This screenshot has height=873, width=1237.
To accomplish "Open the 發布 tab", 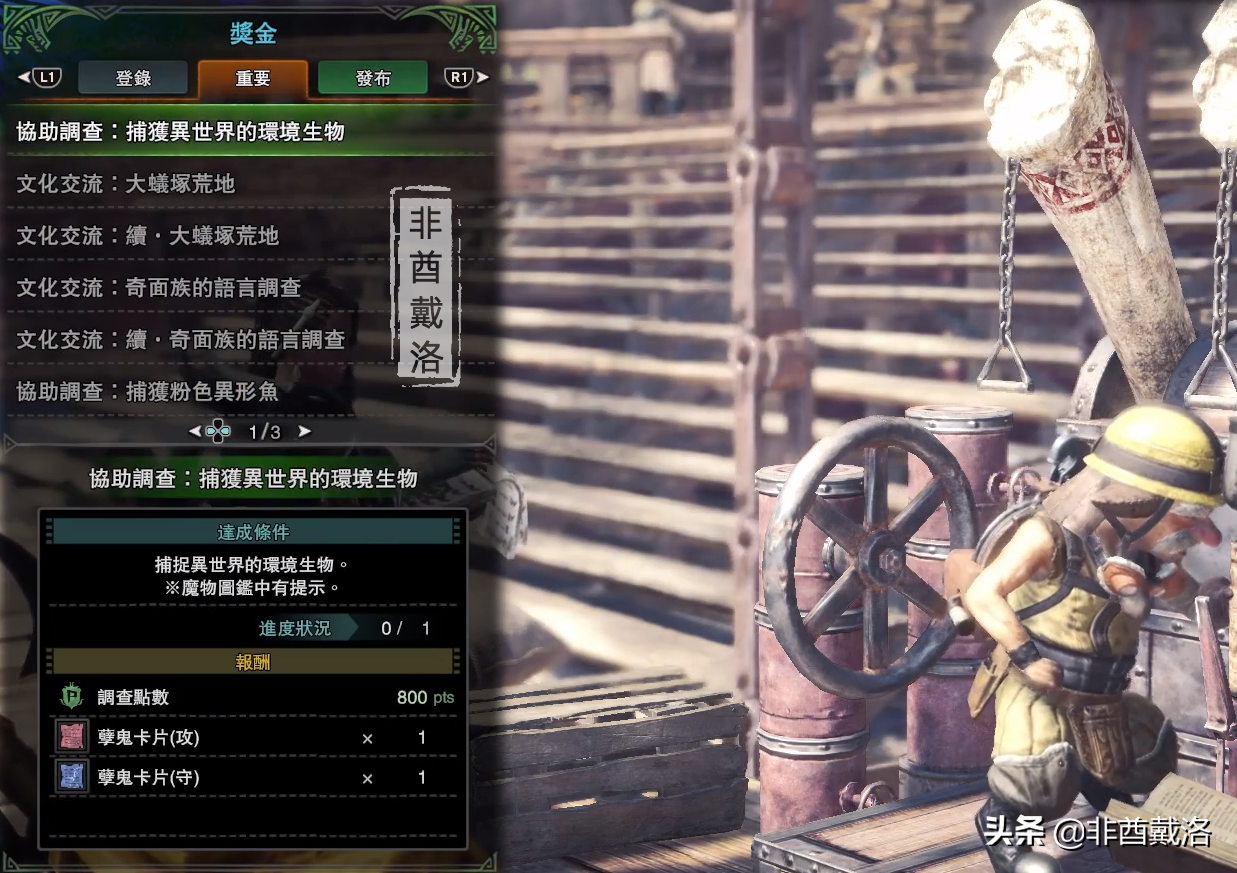I will click(x=373, y=78).
